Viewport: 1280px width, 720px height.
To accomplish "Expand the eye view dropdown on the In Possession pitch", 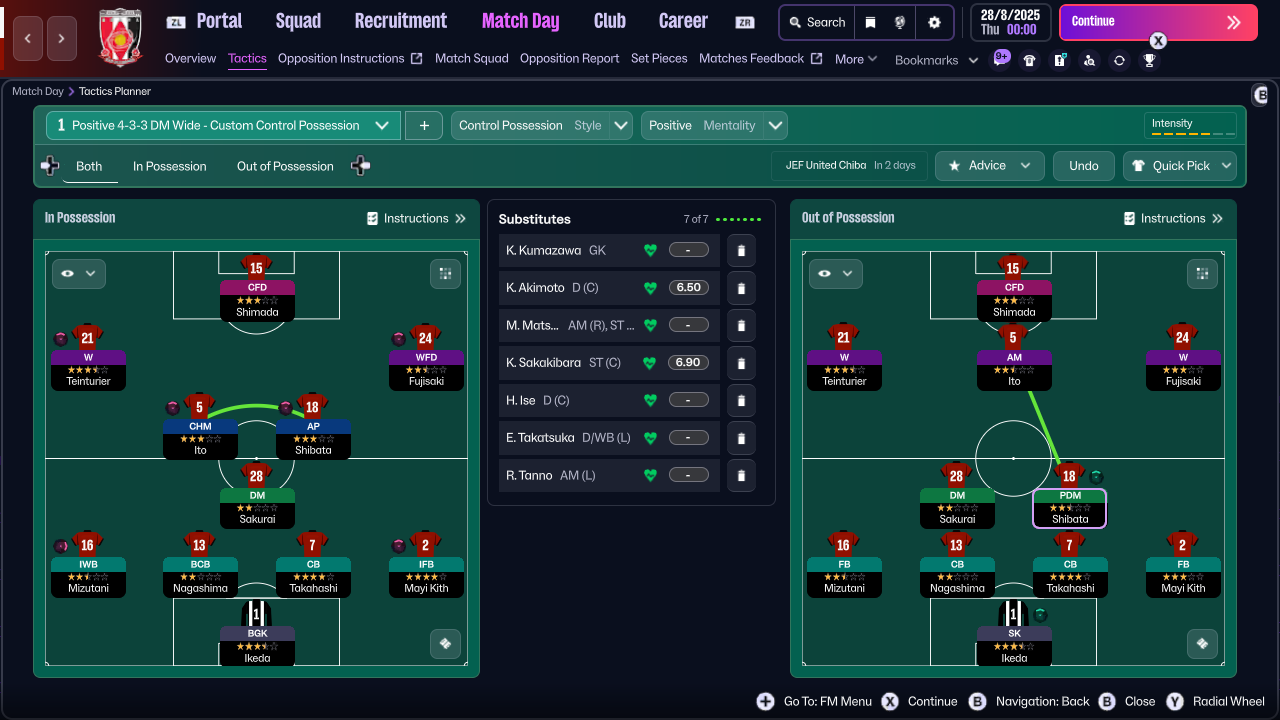I will point(78,273).
